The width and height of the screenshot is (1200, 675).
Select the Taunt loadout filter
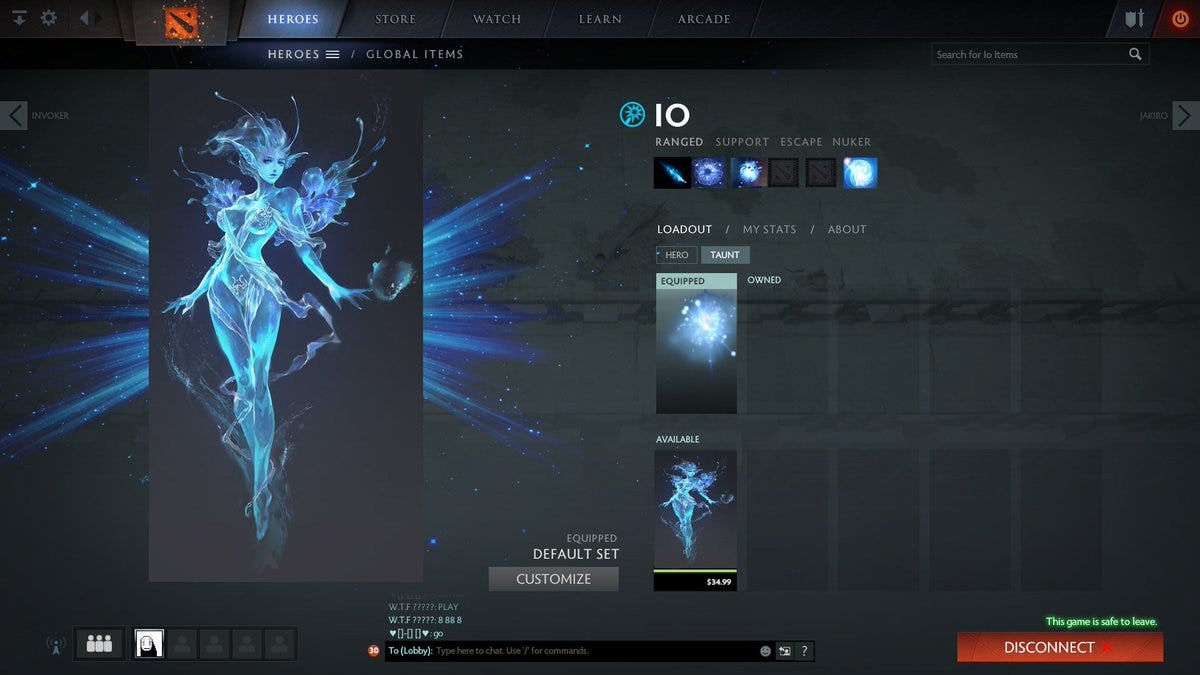click(x=725, y=255)
